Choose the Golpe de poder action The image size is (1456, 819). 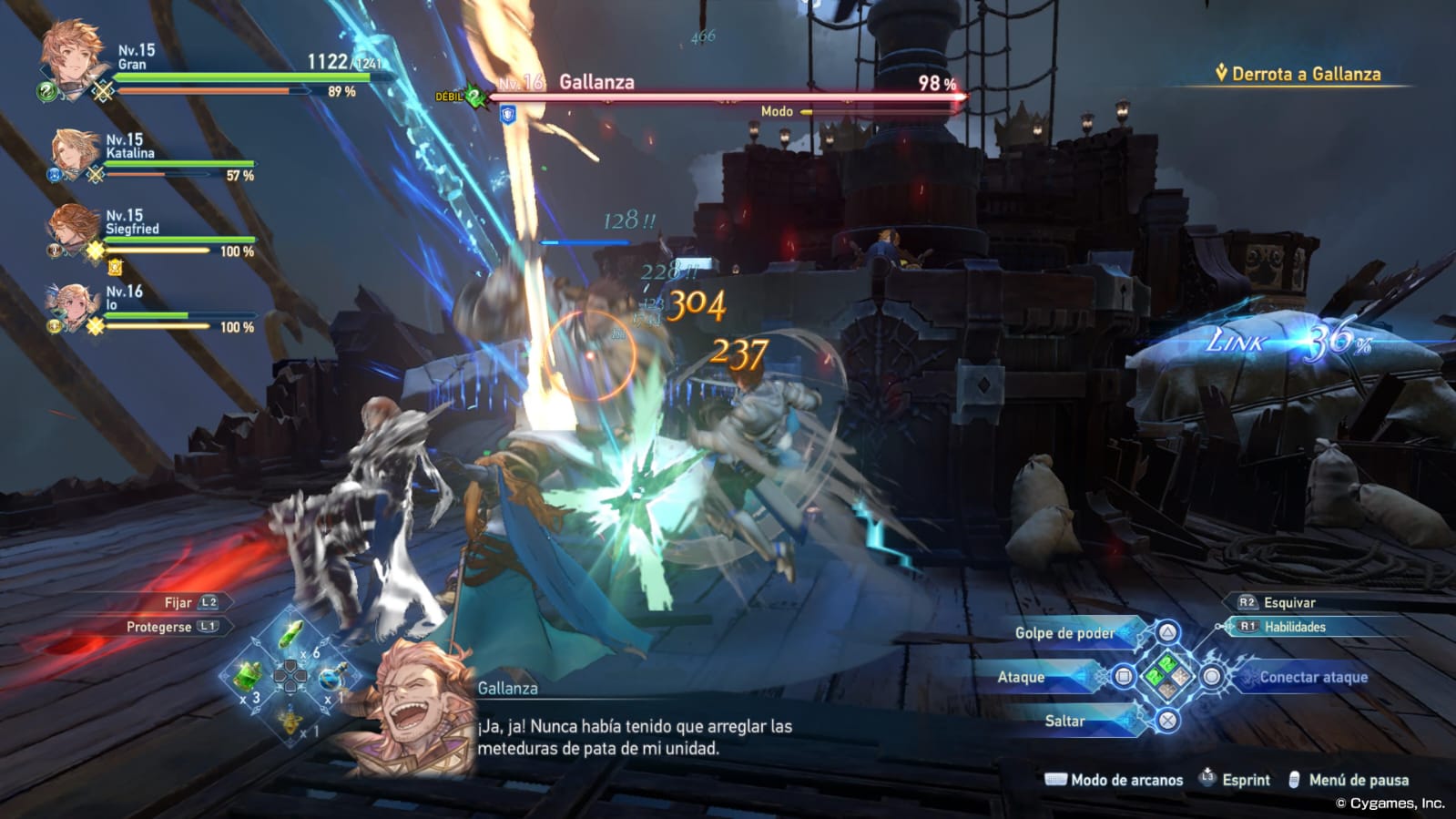click(1064, 633)
